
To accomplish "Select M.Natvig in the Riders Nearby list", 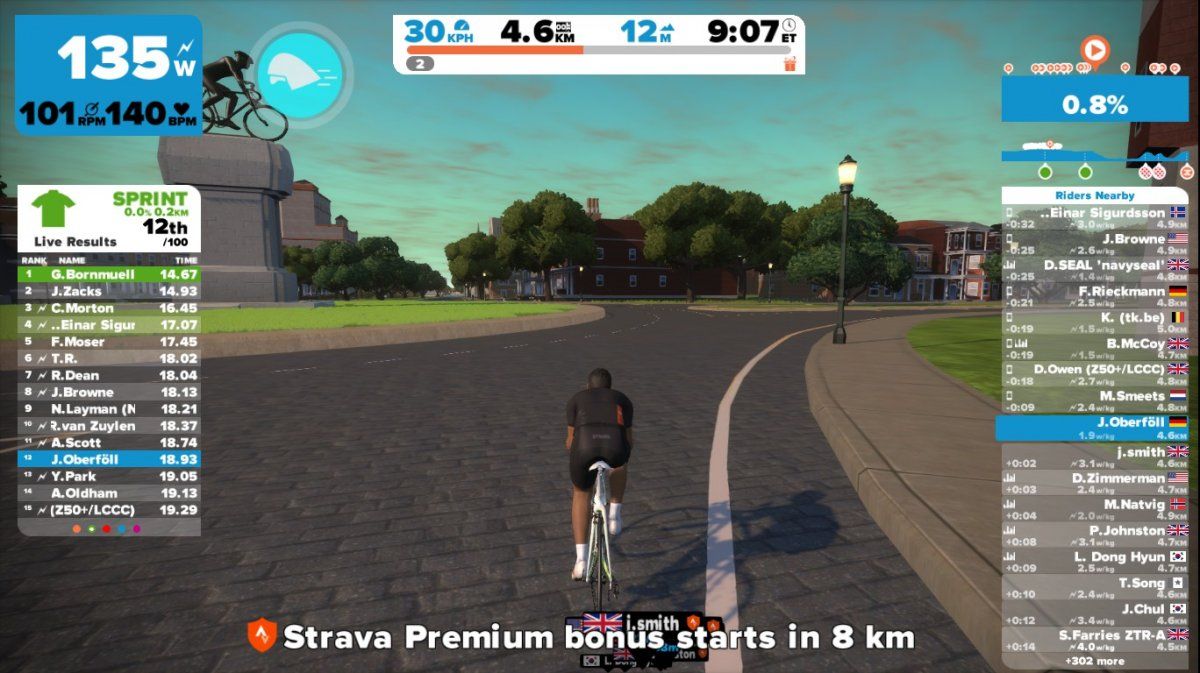I will tap(1095, 509).
